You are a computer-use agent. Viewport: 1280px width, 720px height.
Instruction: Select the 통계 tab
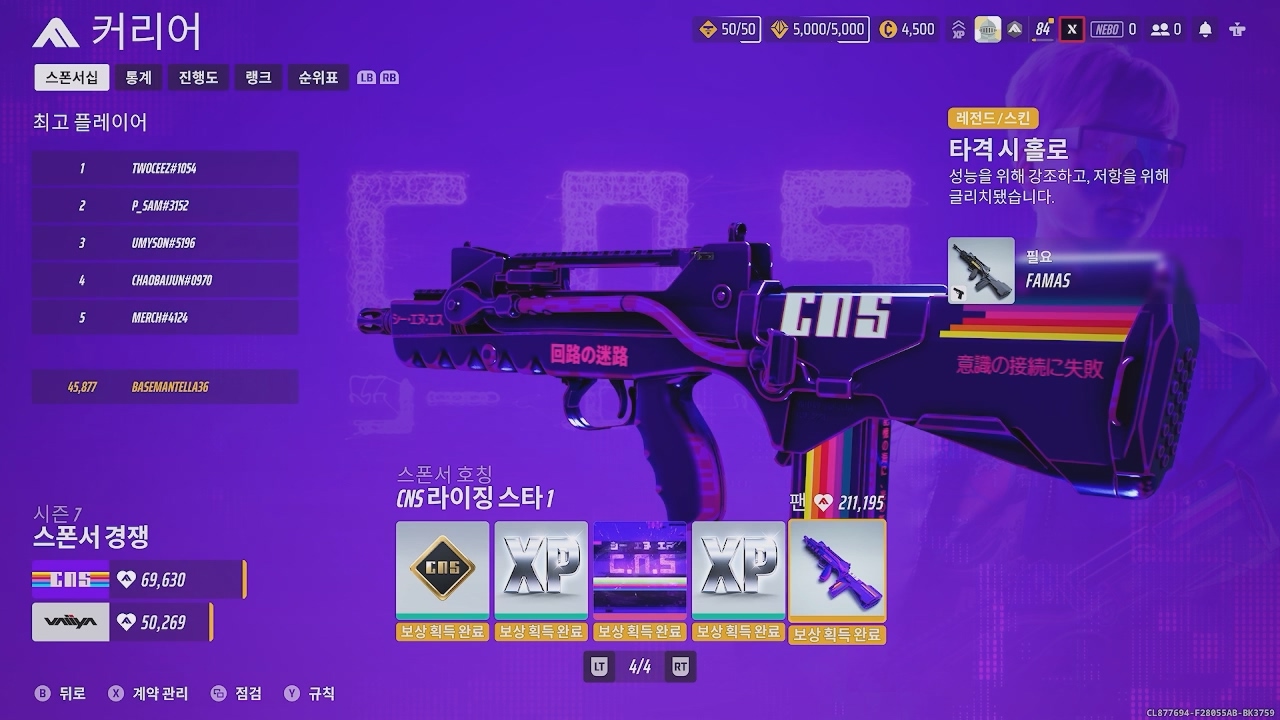(x=137, y=77)
